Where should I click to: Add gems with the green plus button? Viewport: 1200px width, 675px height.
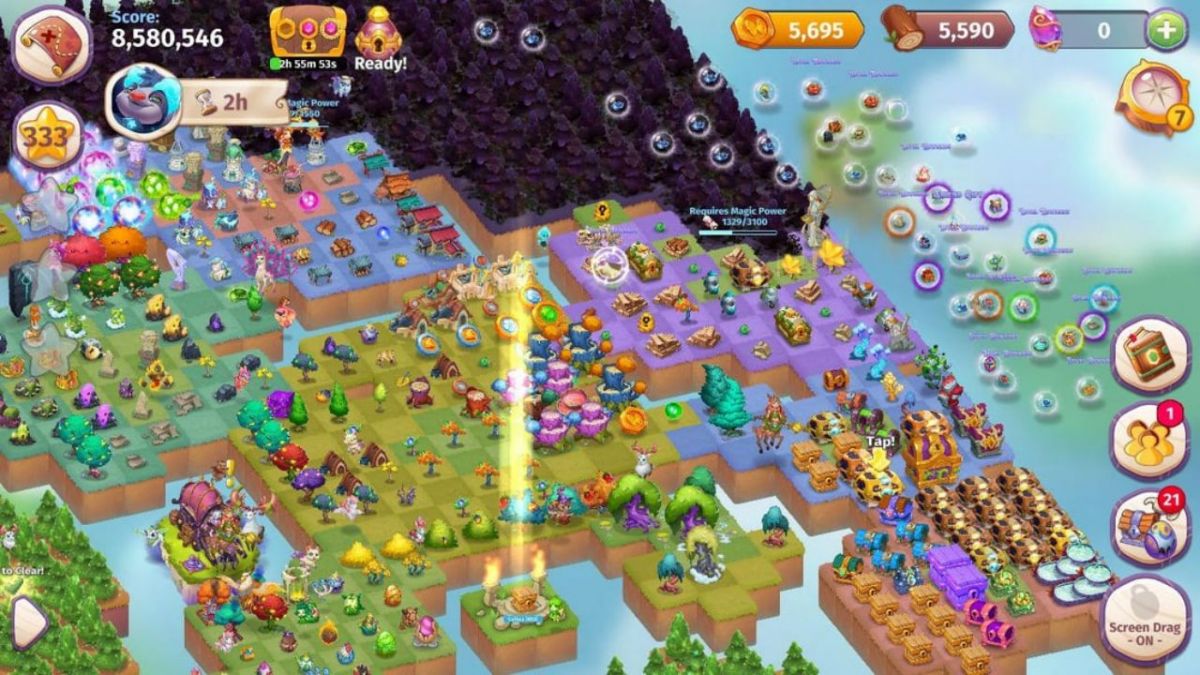click(1165, 30)
